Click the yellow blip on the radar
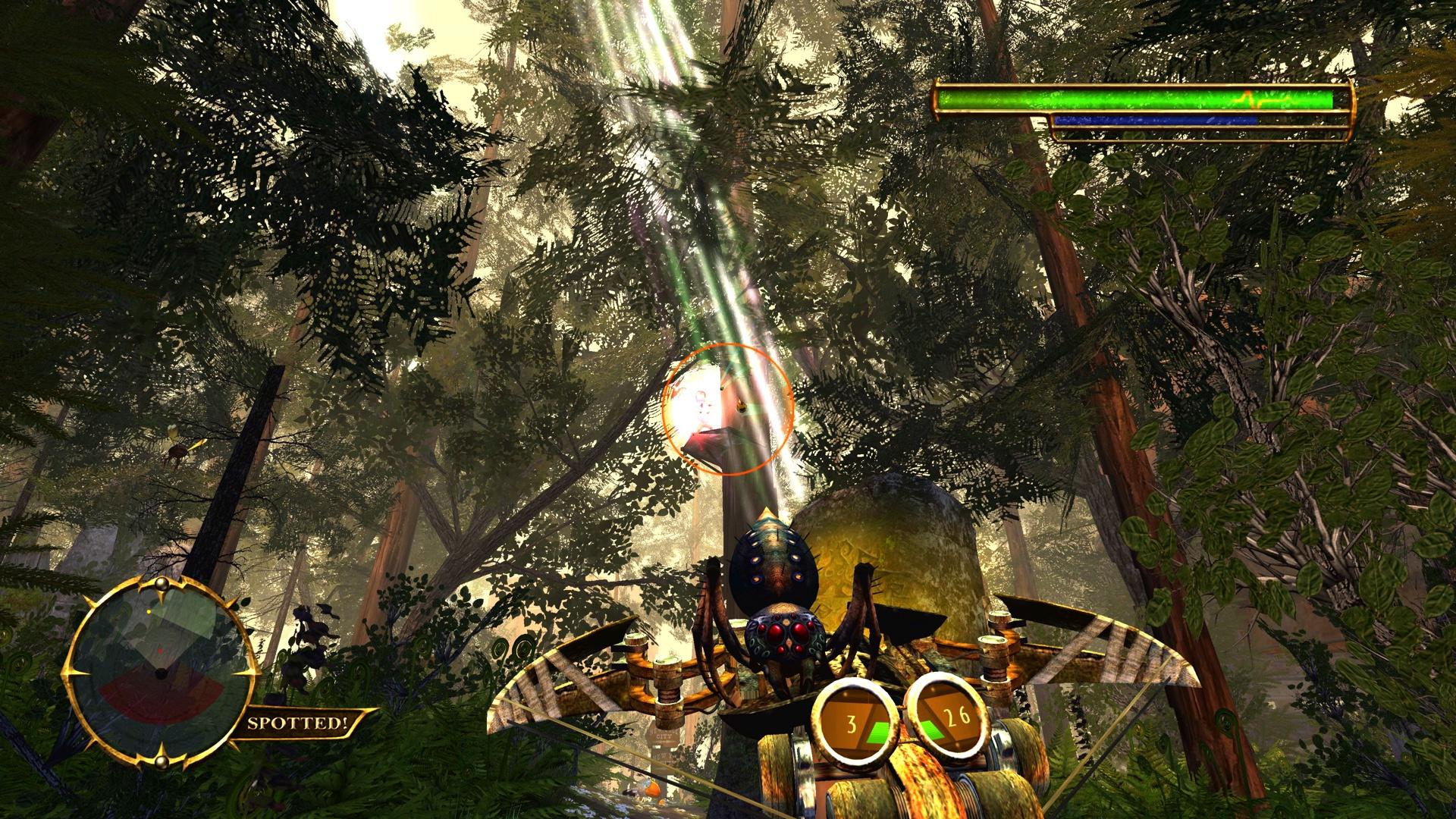This screenshot has width=1456, height=819. pyautogui.click(x=149, y=612)
